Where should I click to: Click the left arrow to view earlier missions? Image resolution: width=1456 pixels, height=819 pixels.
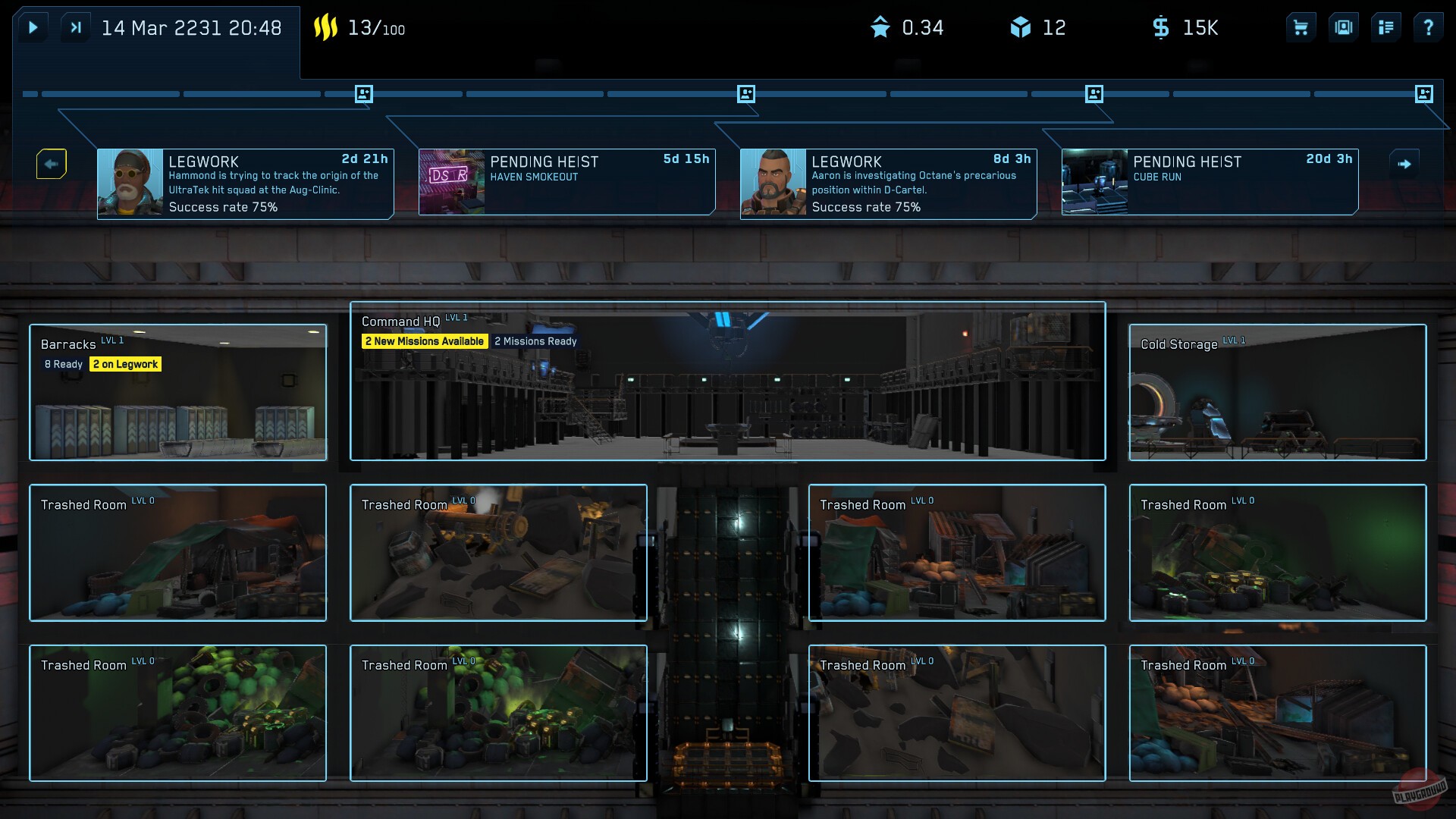click(51, 163)
